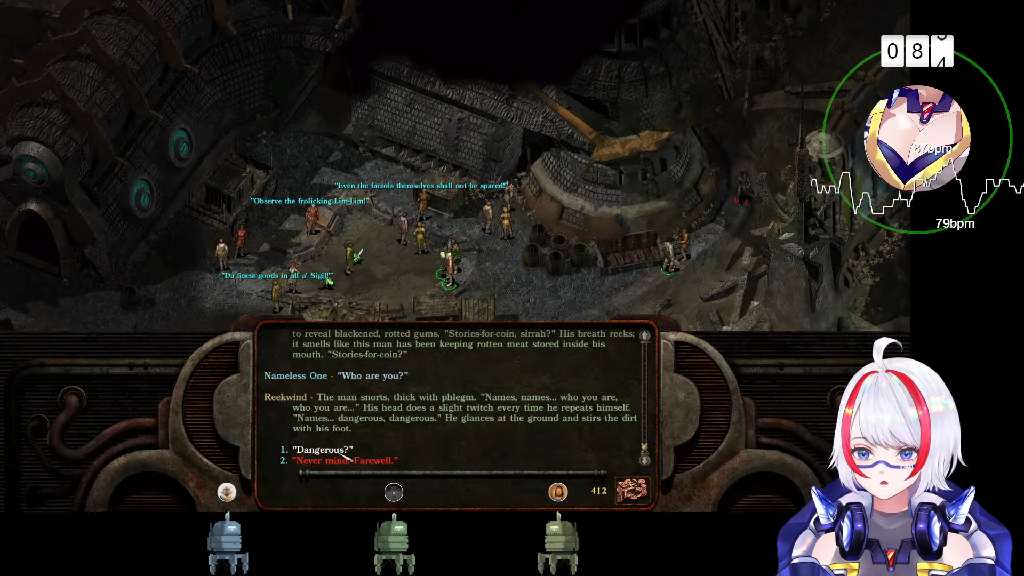
Task: Click the pale round button left of the dialogue panel
Action: click(227, 491)
